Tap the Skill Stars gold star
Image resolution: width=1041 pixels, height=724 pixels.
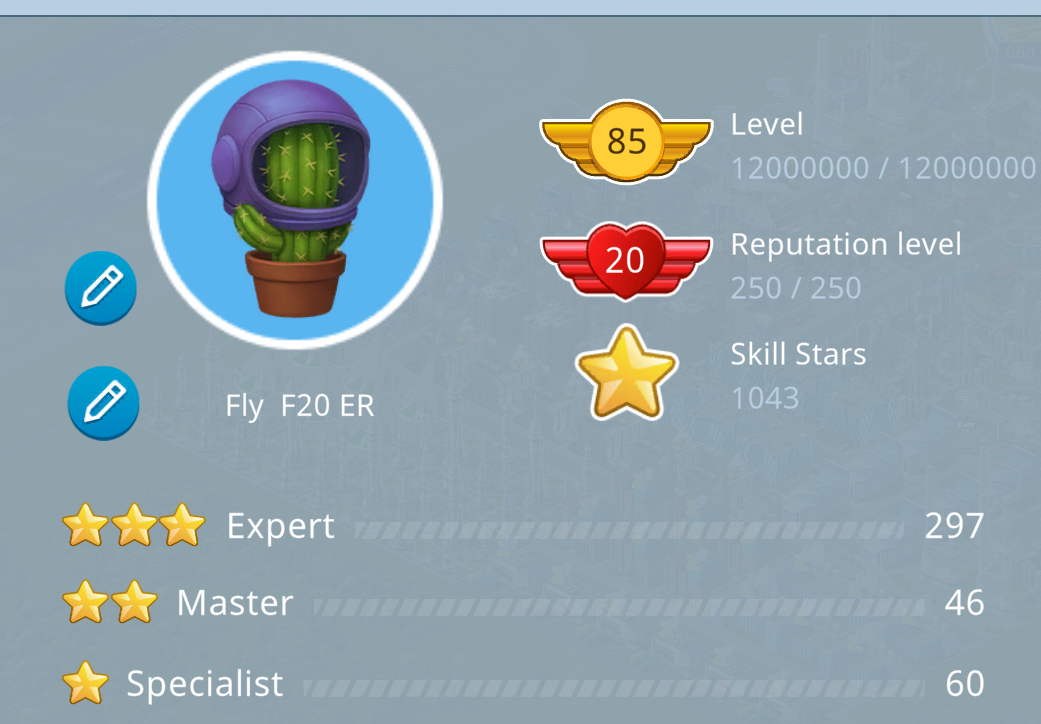tap(627, 373)
